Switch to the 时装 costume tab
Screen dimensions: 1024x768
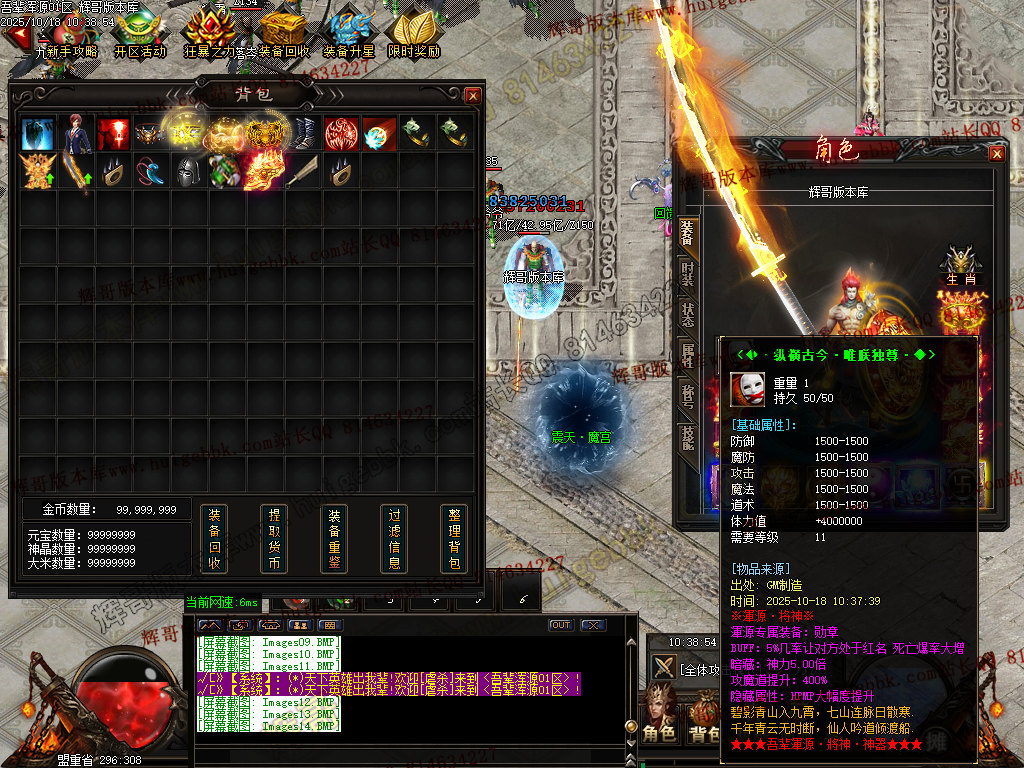688,276
